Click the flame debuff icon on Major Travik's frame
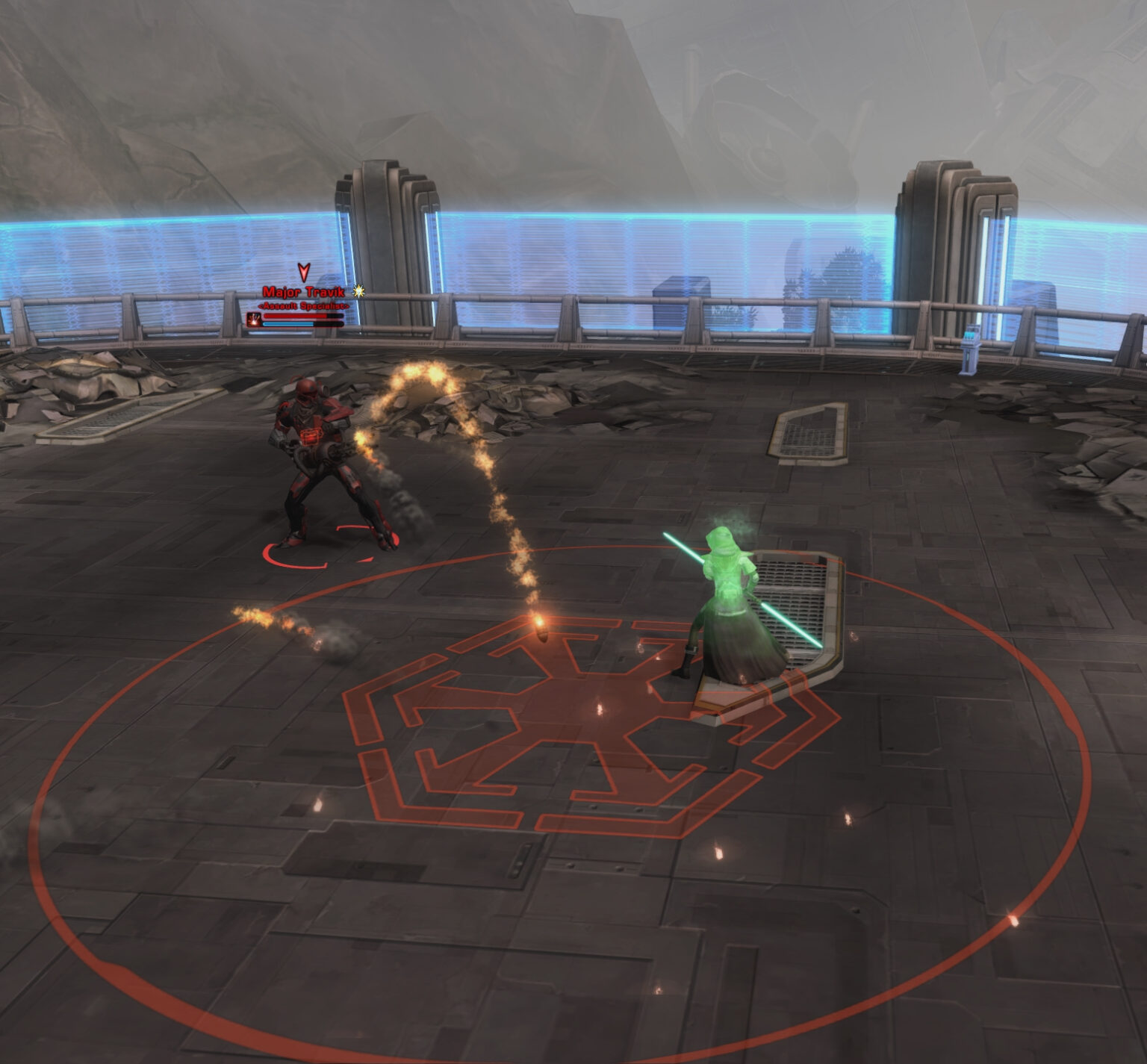The height and width of the screenshot is (1064, 1147). pyautogui.click(x=255, y=319)
